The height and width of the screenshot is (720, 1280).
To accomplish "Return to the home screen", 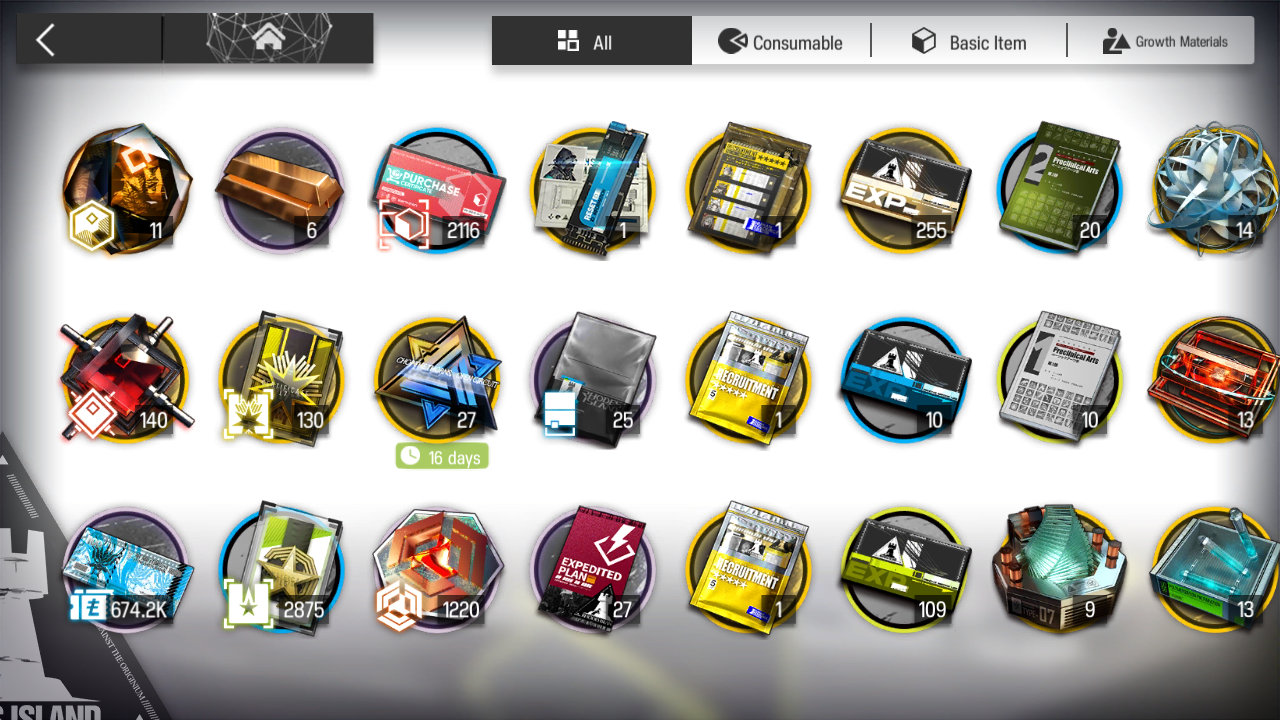I will point(267,39).
